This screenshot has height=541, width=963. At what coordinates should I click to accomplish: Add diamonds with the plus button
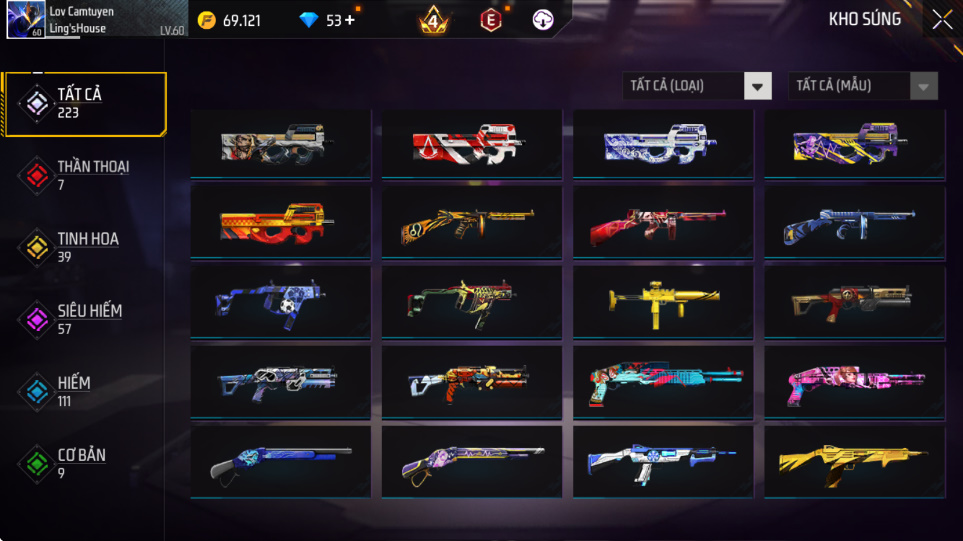click(x=350, y=20)
